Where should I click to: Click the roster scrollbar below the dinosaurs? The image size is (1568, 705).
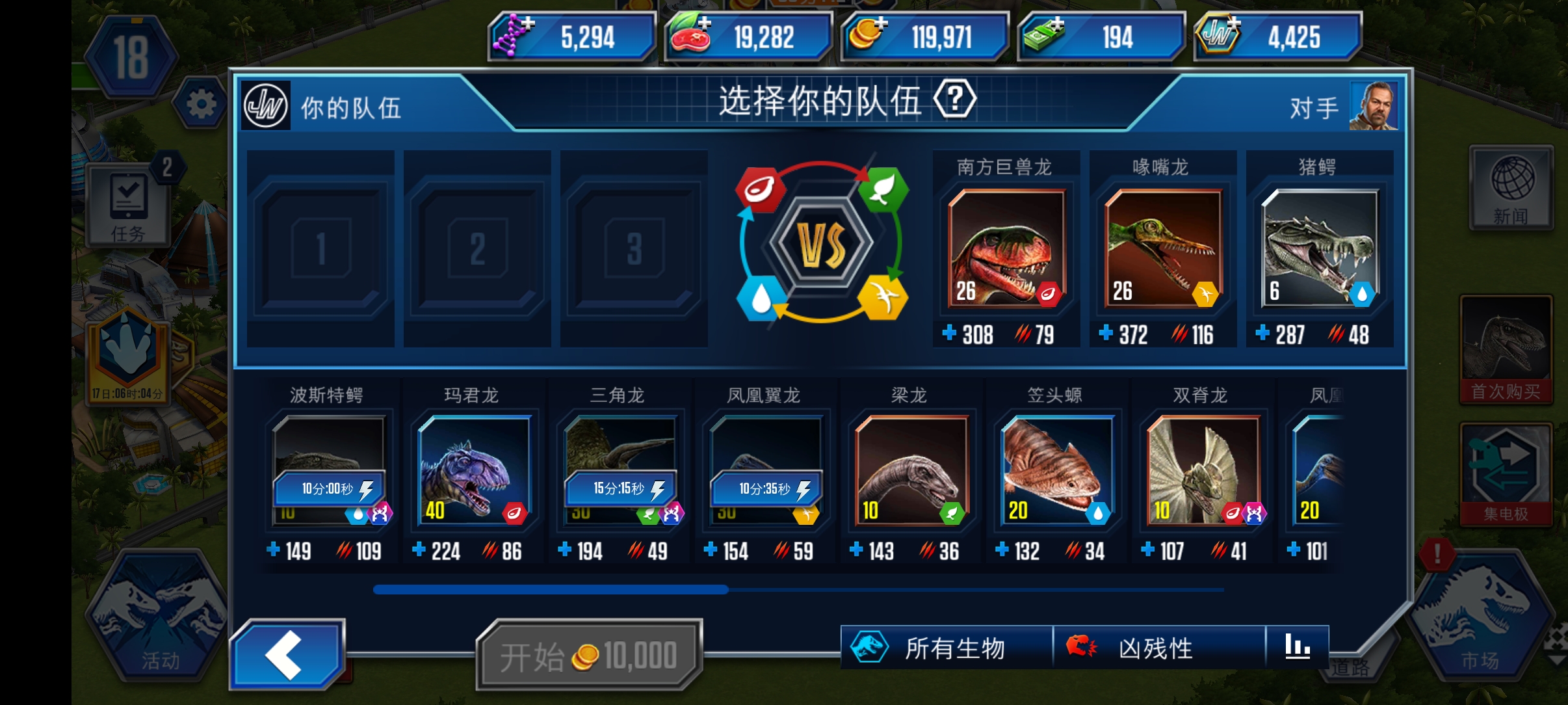point(551,589)
